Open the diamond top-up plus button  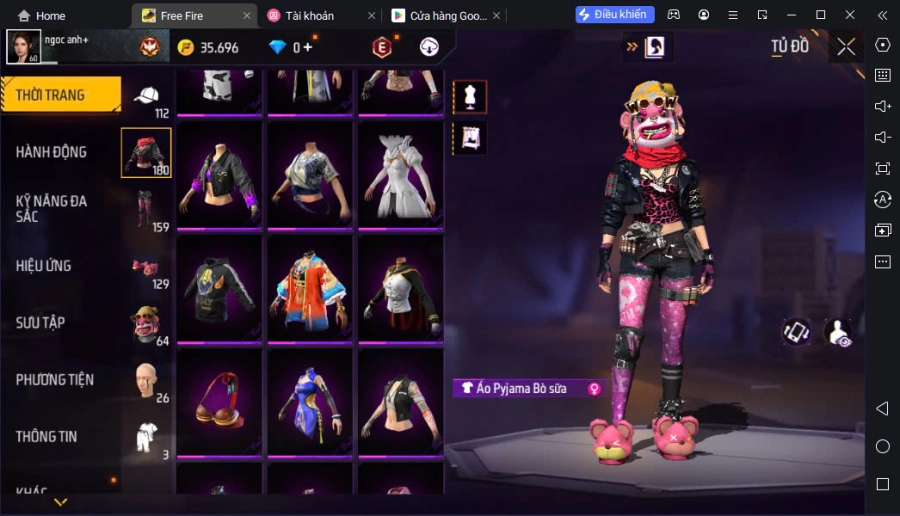click(x=308, y=47)
